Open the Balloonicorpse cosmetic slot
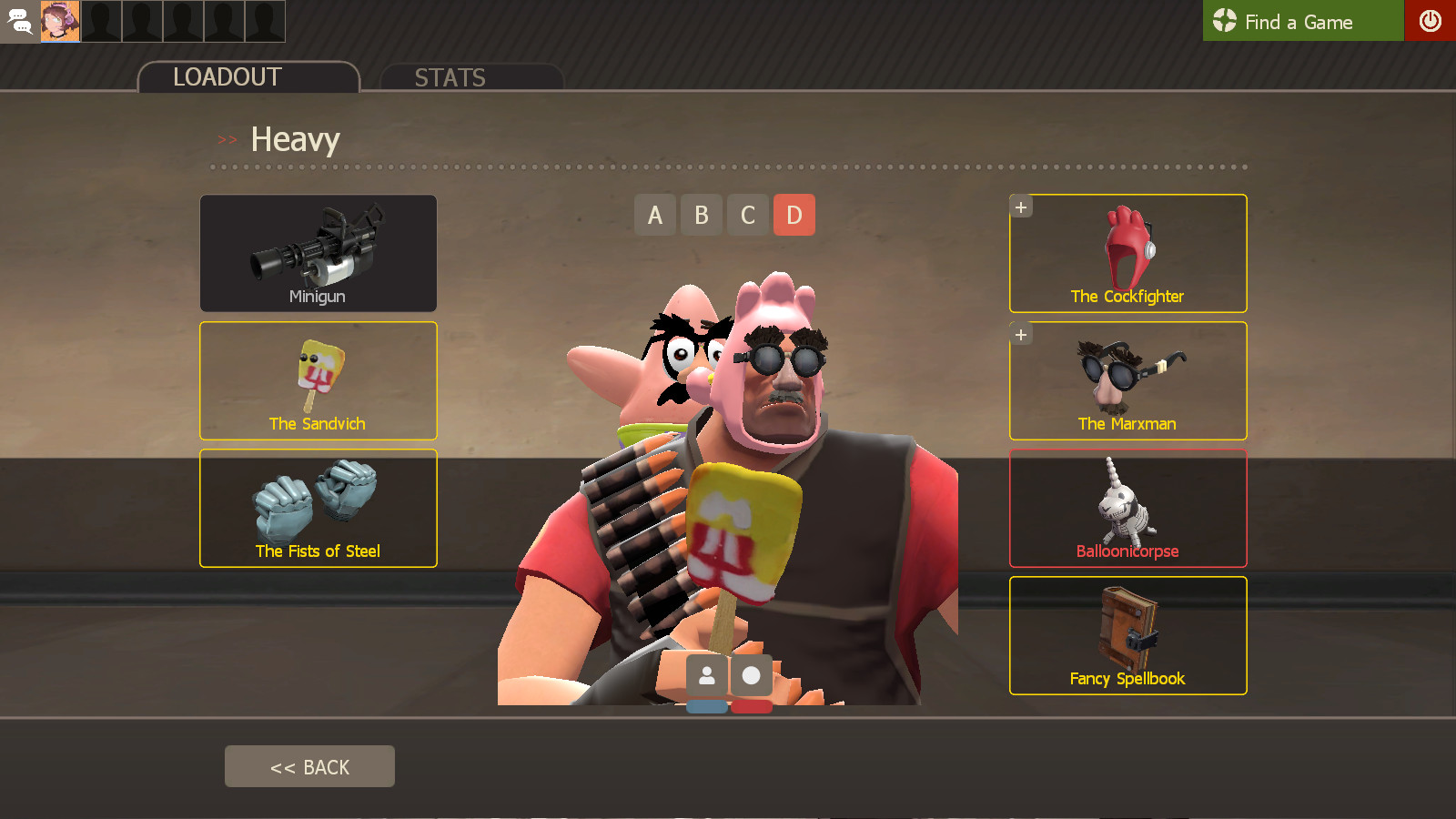 point(1127,509)
